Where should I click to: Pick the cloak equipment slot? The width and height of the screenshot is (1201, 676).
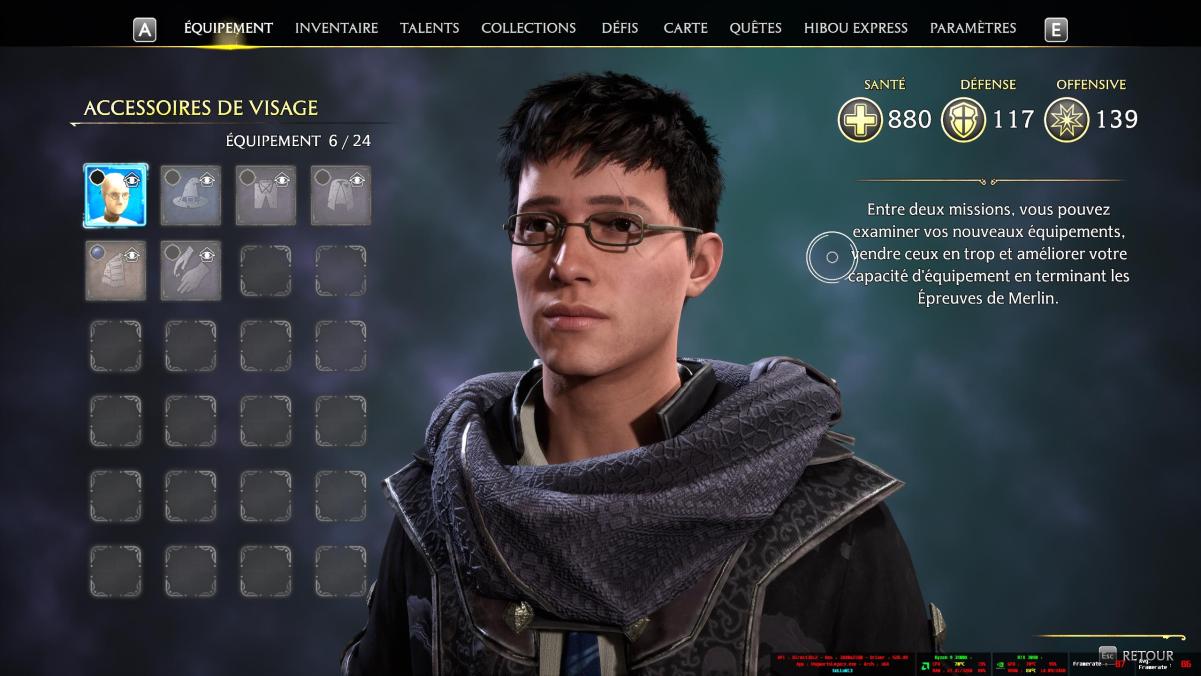click(340, 196)
